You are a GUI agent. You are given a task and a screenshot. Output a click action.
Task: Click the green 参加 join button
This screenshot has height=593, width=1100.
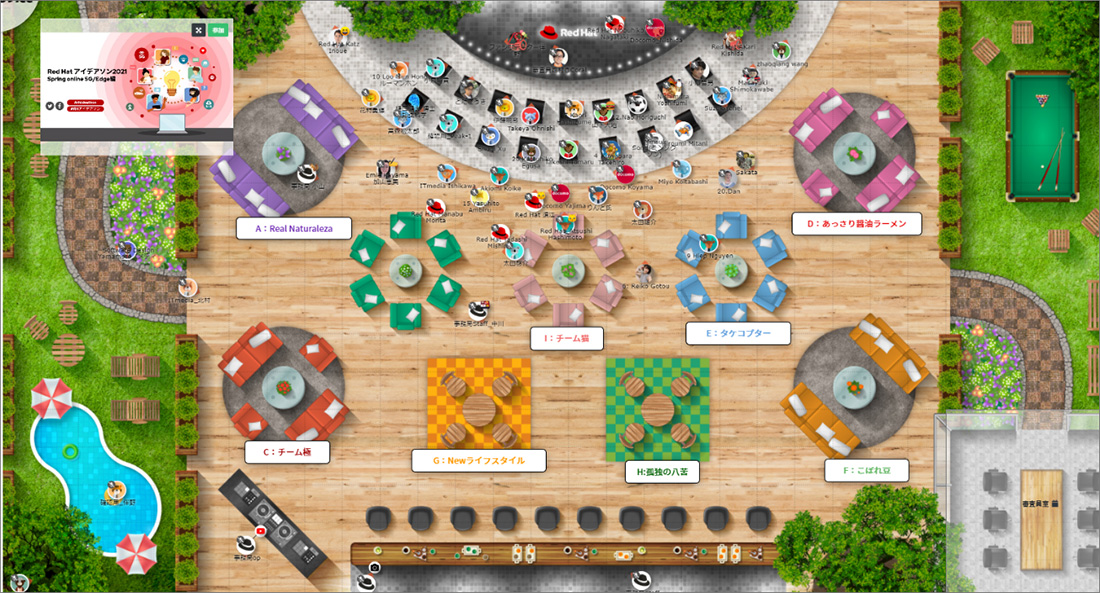(219, 31)
